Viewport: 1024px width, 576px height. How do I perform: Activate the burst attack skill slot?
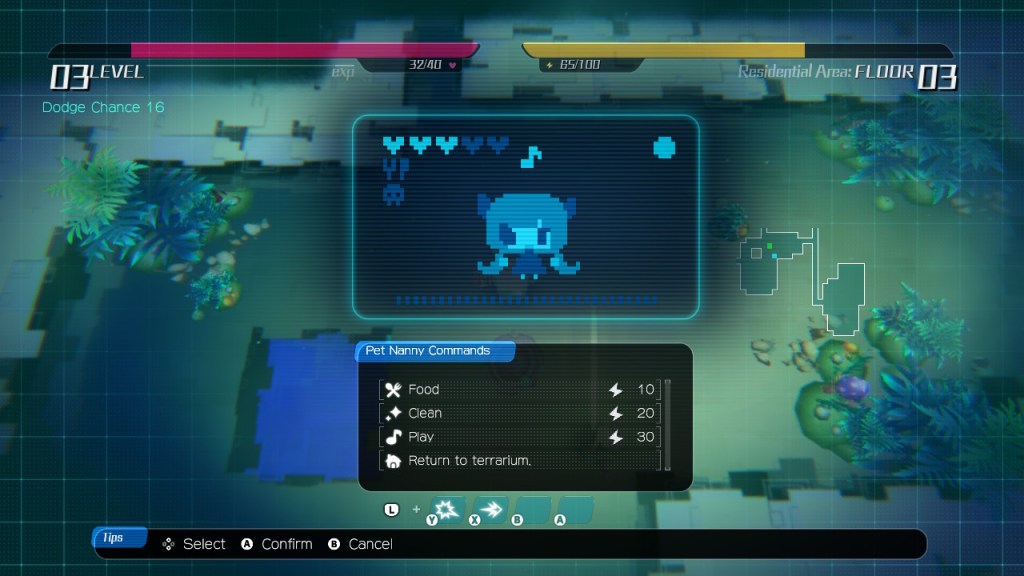coord(448,509)
